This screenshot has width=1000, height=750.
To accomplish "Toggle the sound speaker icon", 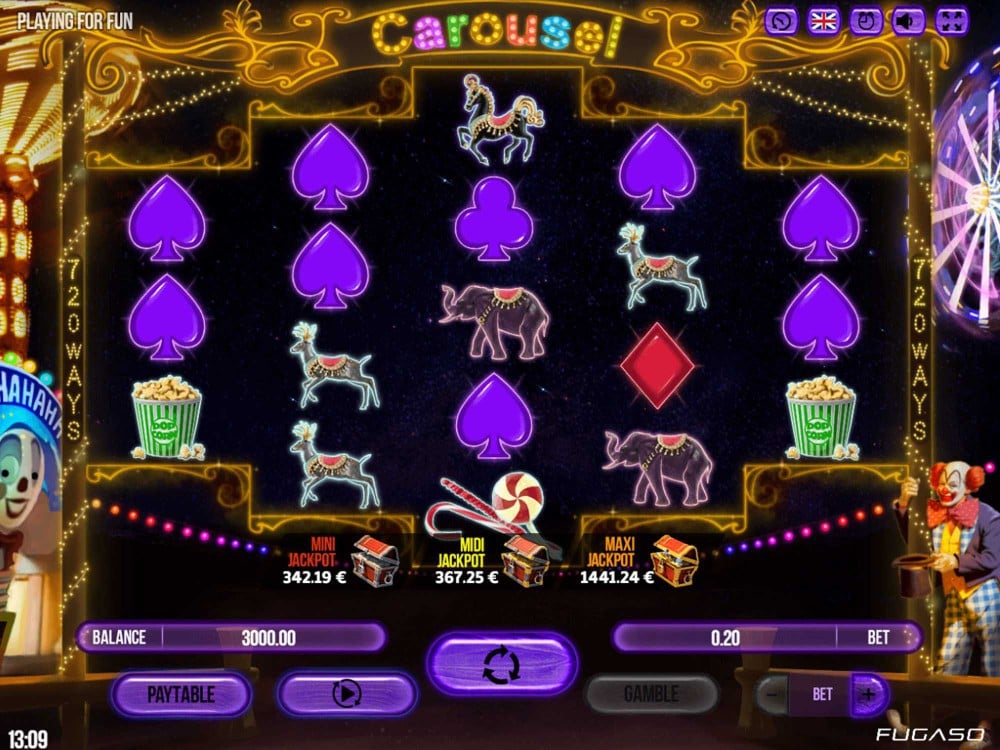I will pyautogui.click(x=908, y=21).
